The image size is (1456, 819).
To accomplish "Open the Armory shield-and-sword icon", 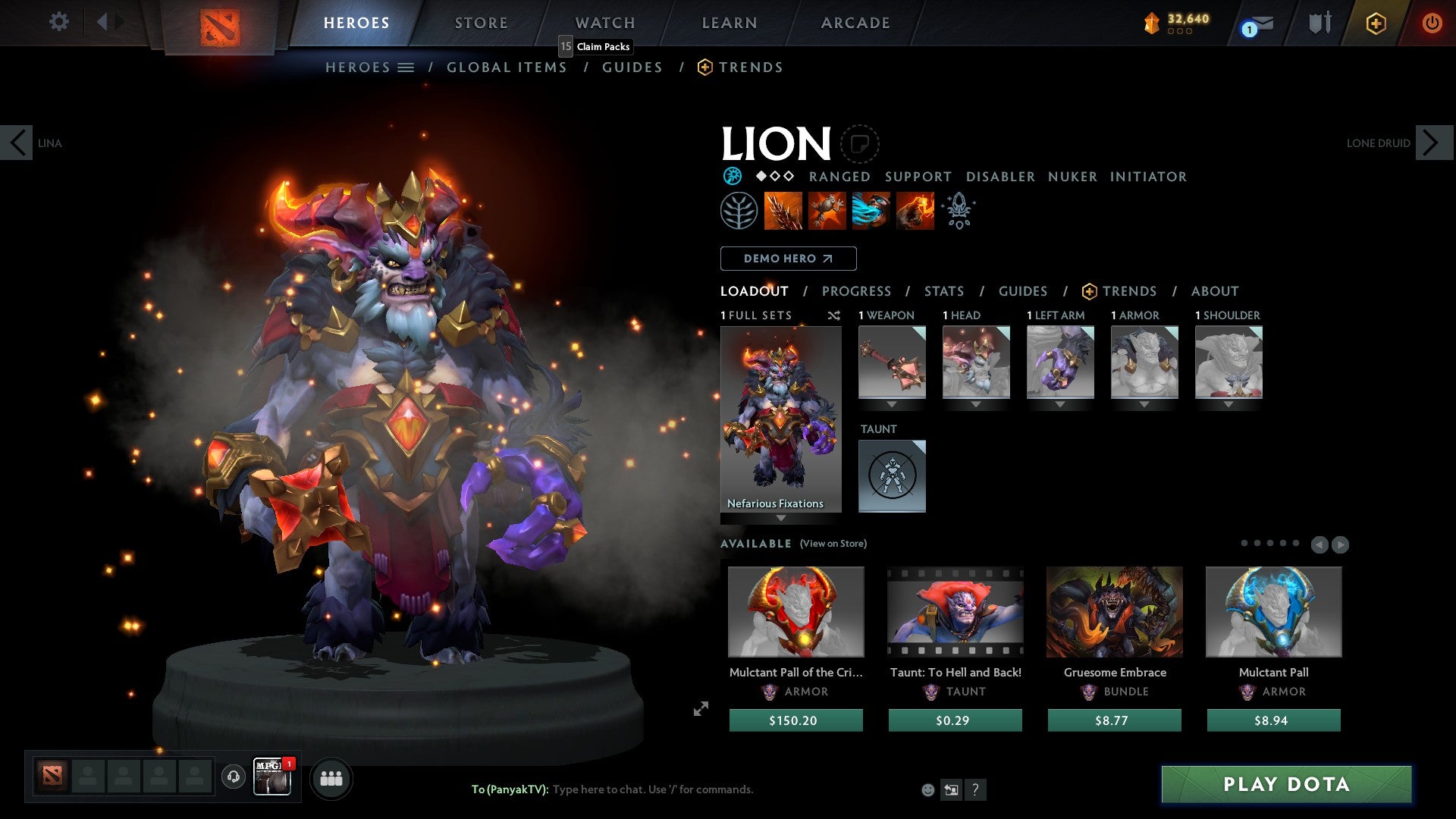I will click(1319, 23).
